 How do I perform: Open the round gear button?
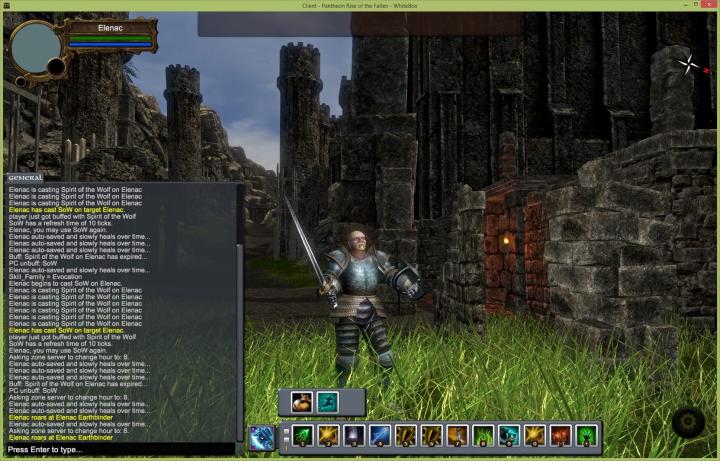(x=689, y=423)
